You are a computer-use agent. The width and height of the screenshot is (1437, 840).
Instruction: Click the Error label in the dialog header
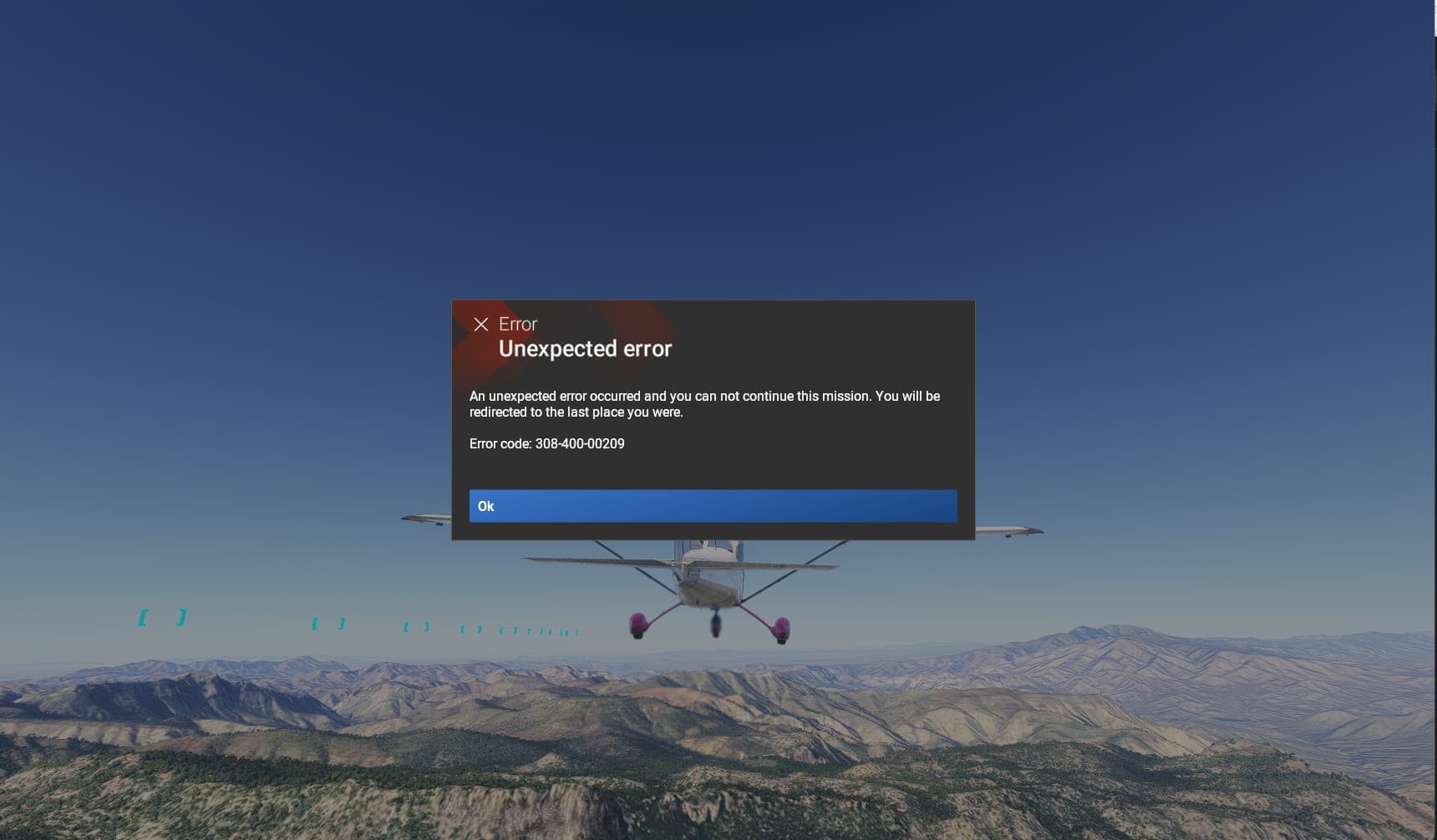click(x=519, y=324)
